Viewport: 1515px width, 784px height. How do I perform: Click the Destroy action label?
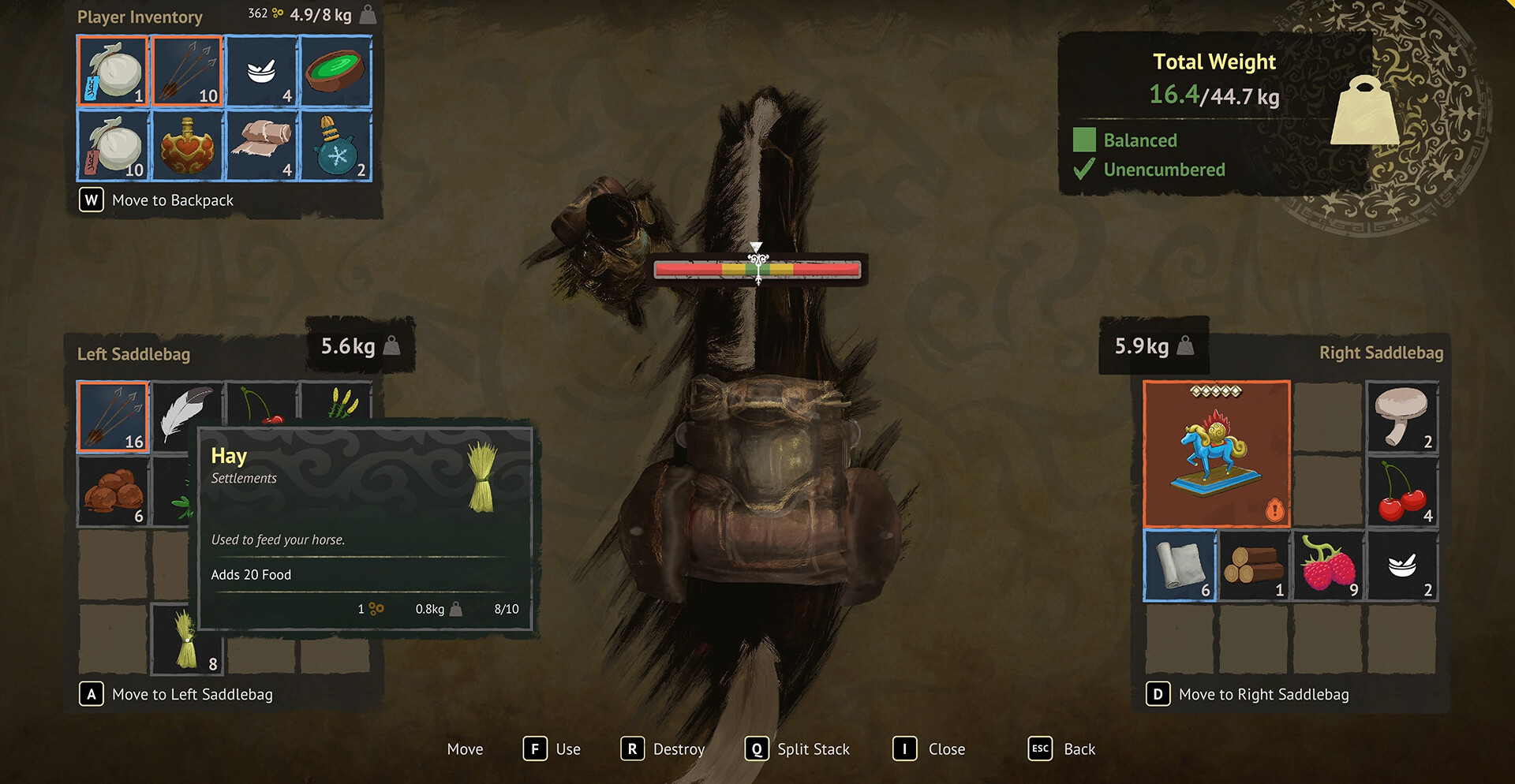click(678, 749)
